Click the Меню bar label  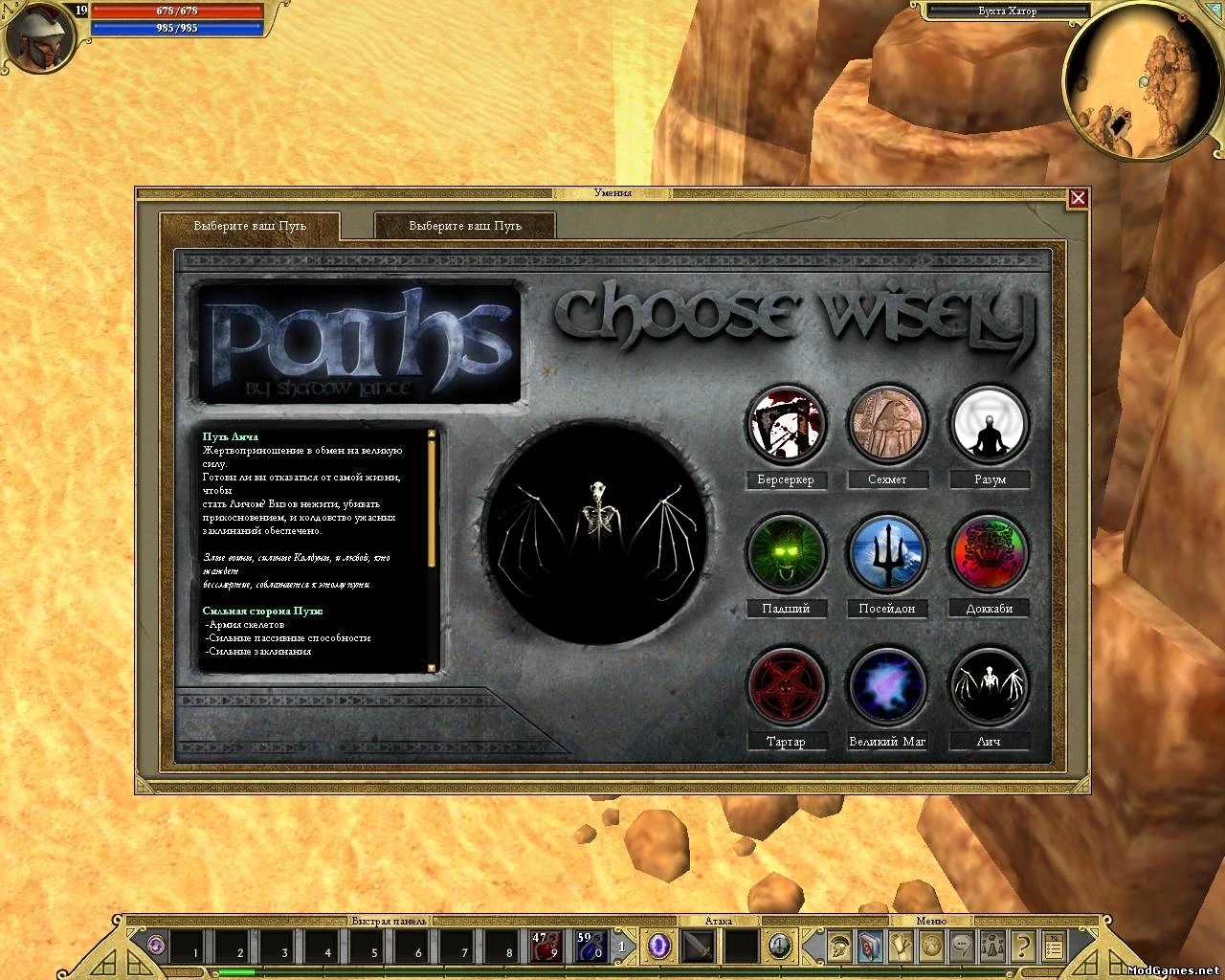[x=929, y=920]
